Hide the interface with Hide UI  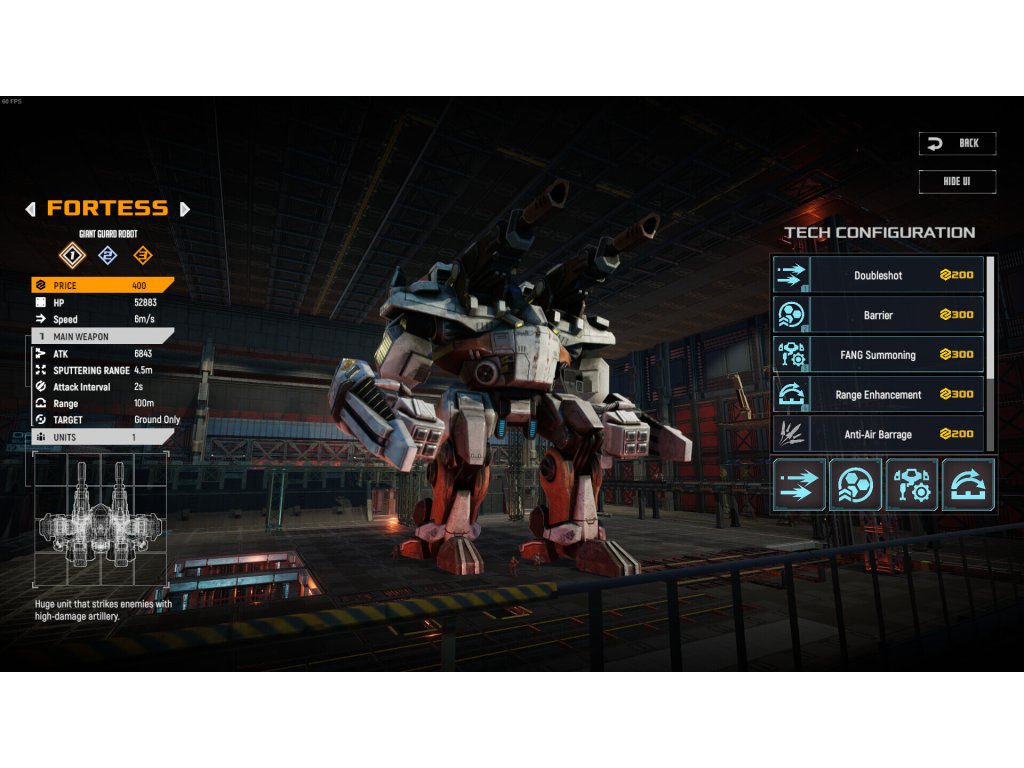957,181
